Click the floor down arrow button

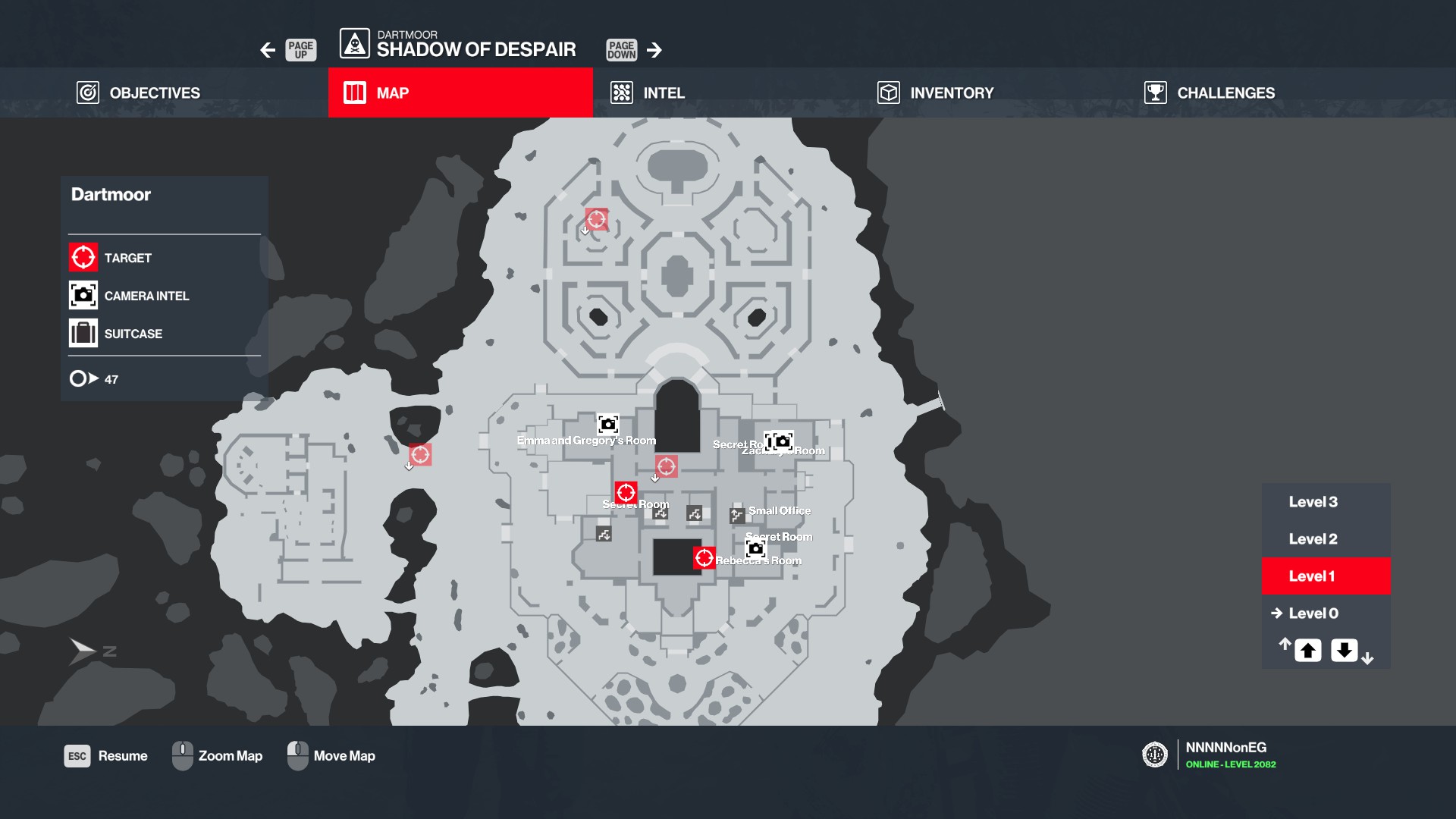[x=1344, y=651]
